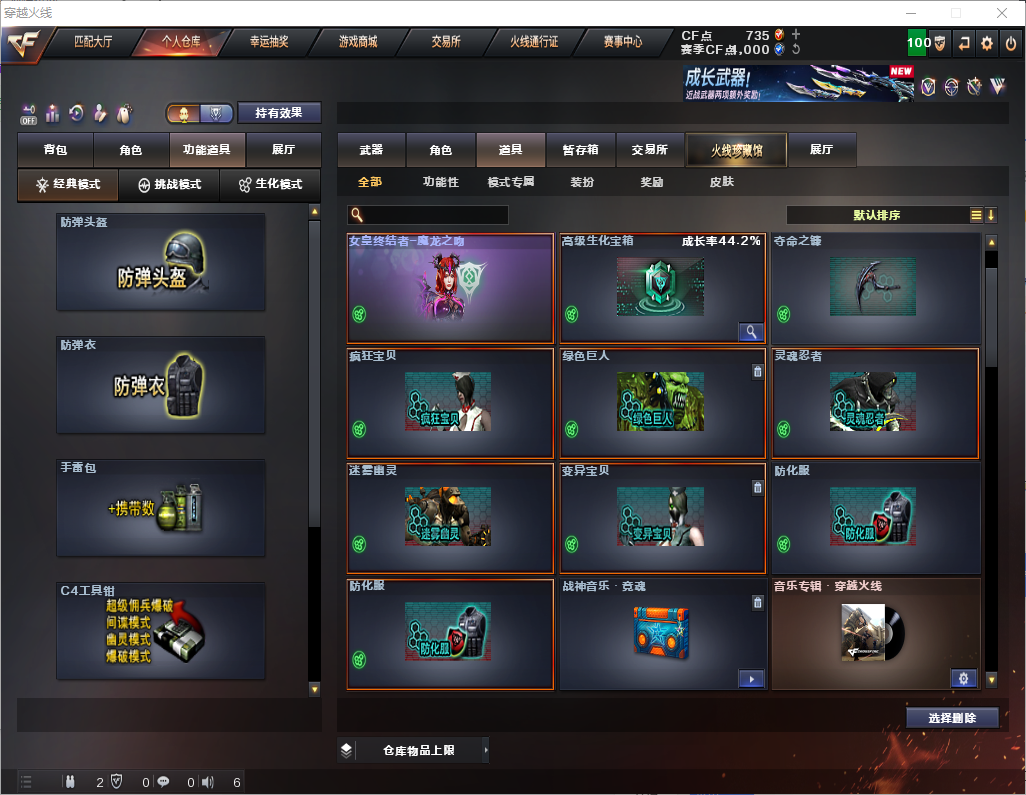Click the 选择删除 button
Image resolution: width=1026 pixels, height=795 pixels.
coord(952,718)
